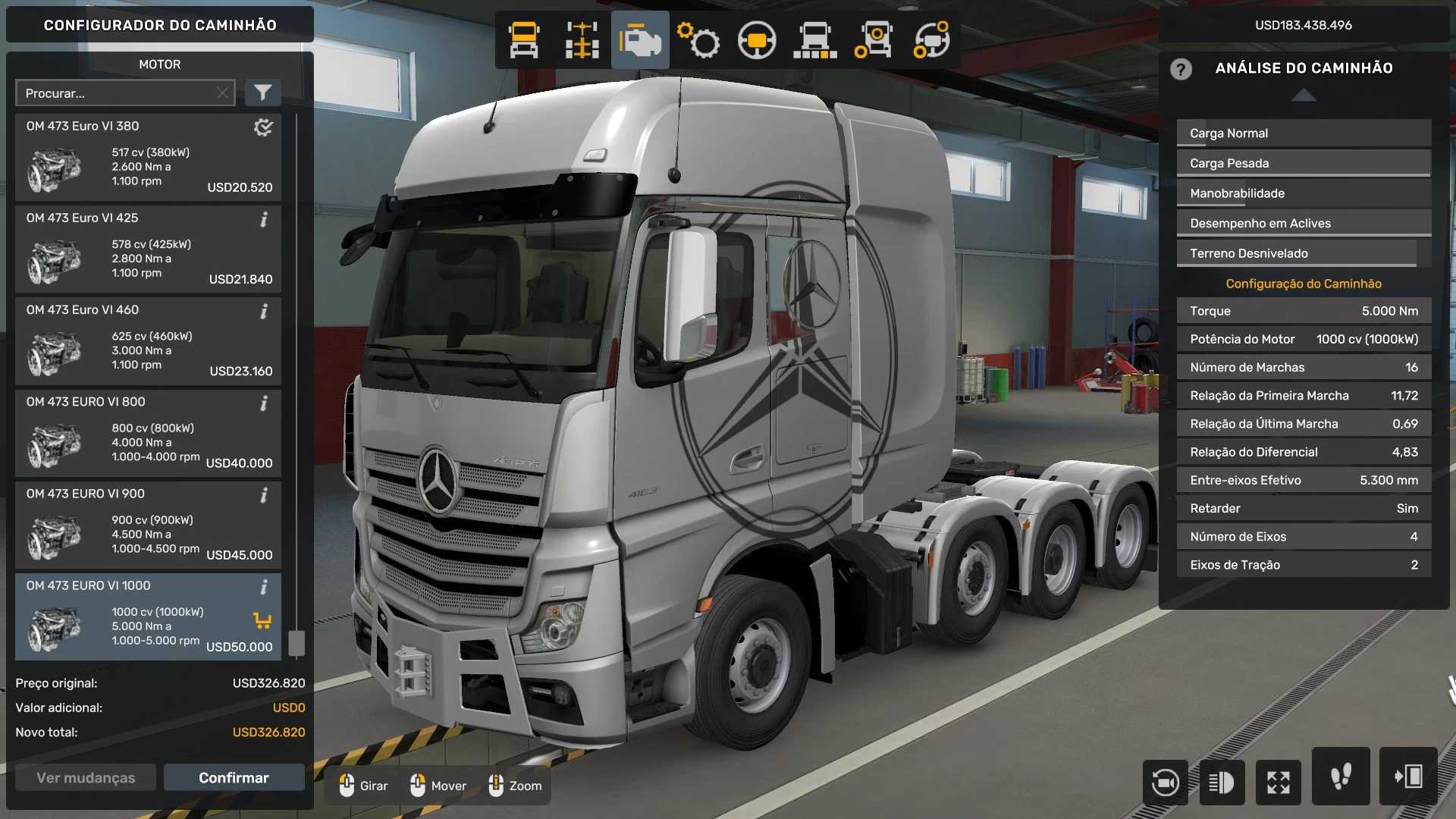The image size is (1456, 819).
Task: Select the OM 473 EURO VI 900 engine
Action: point(148,525)
